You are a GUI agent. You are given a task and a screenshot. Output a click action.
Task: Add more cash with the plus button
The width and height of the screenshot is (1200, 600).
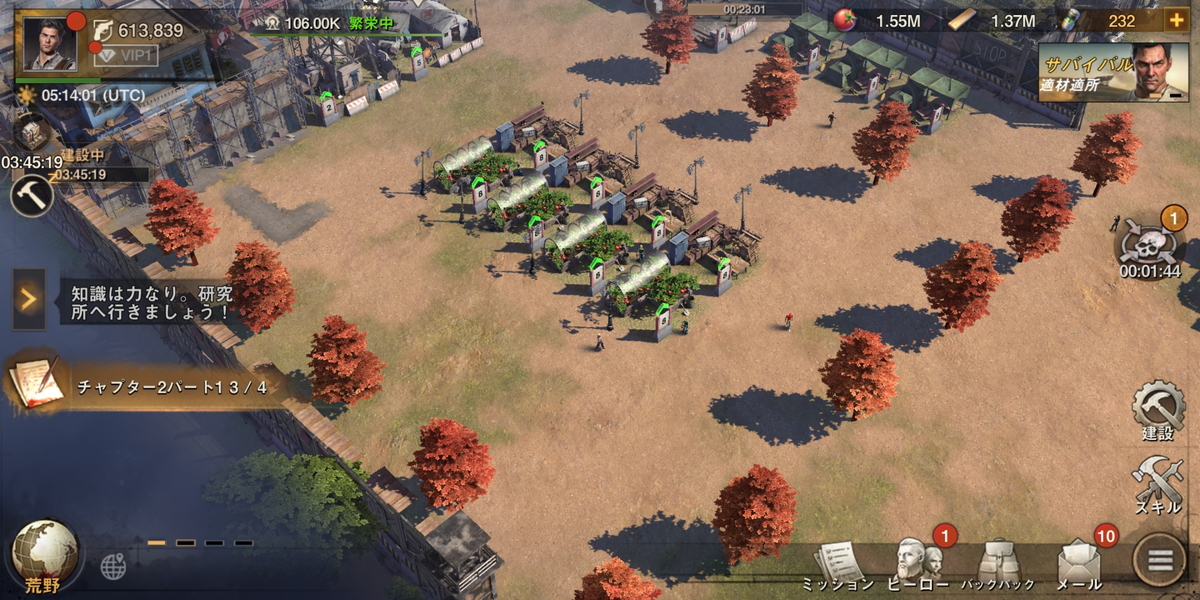[x=1175, y=21]
